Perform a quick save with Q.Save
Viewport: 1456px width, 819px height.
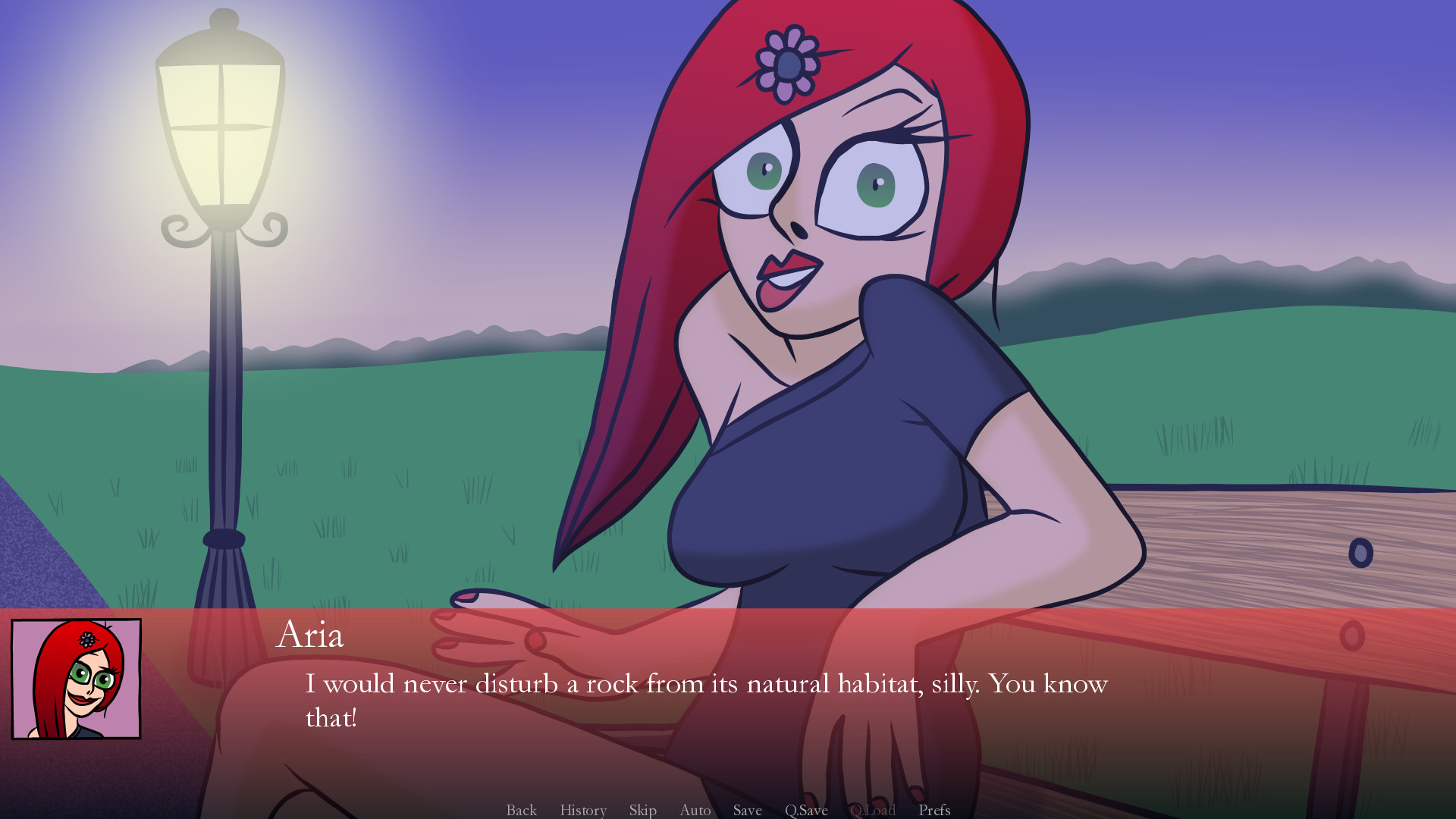807,810
